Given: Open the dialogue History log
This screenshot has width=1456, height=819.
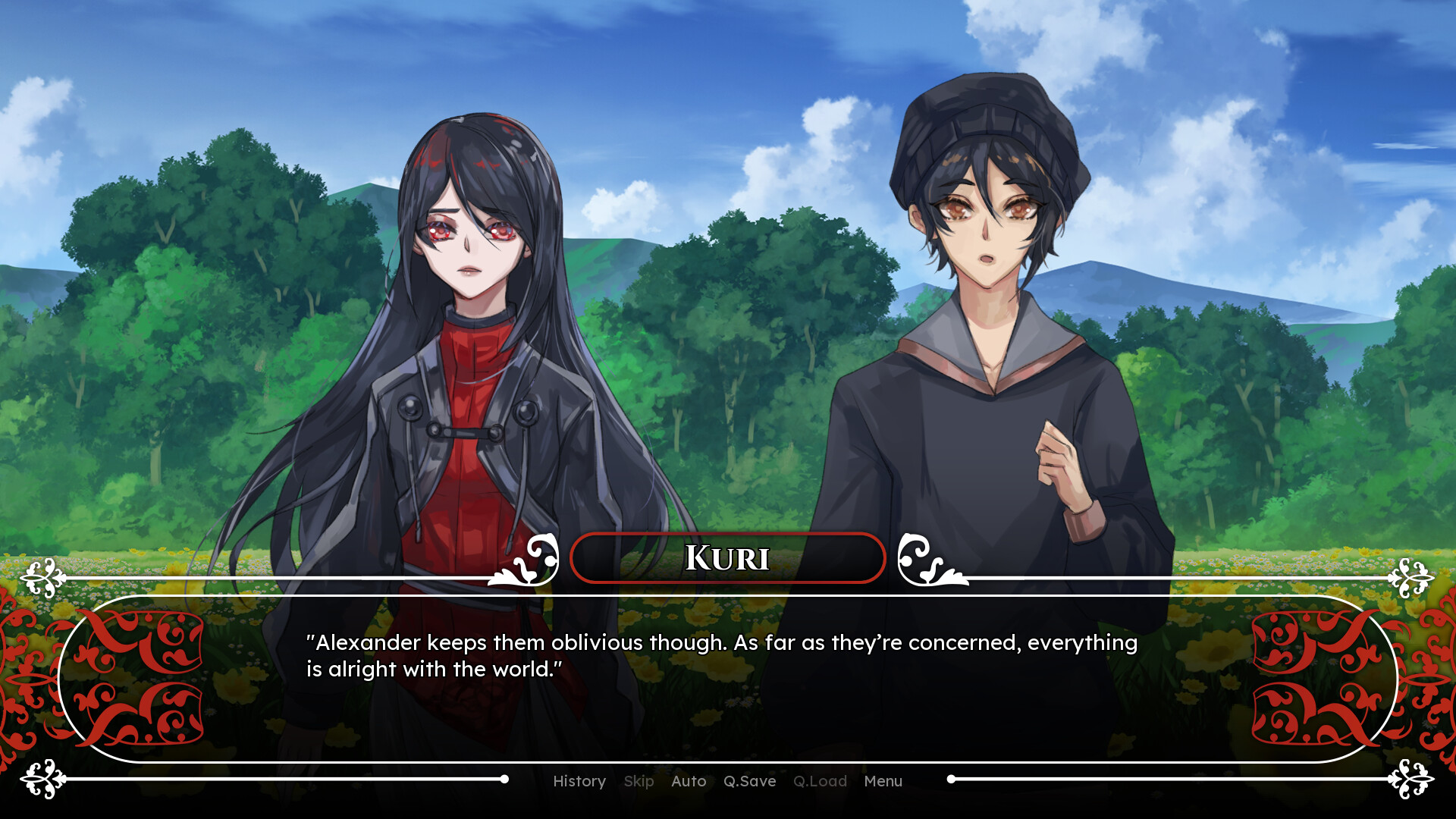Looking at the screenshot, I should click(x=579, y=781).
